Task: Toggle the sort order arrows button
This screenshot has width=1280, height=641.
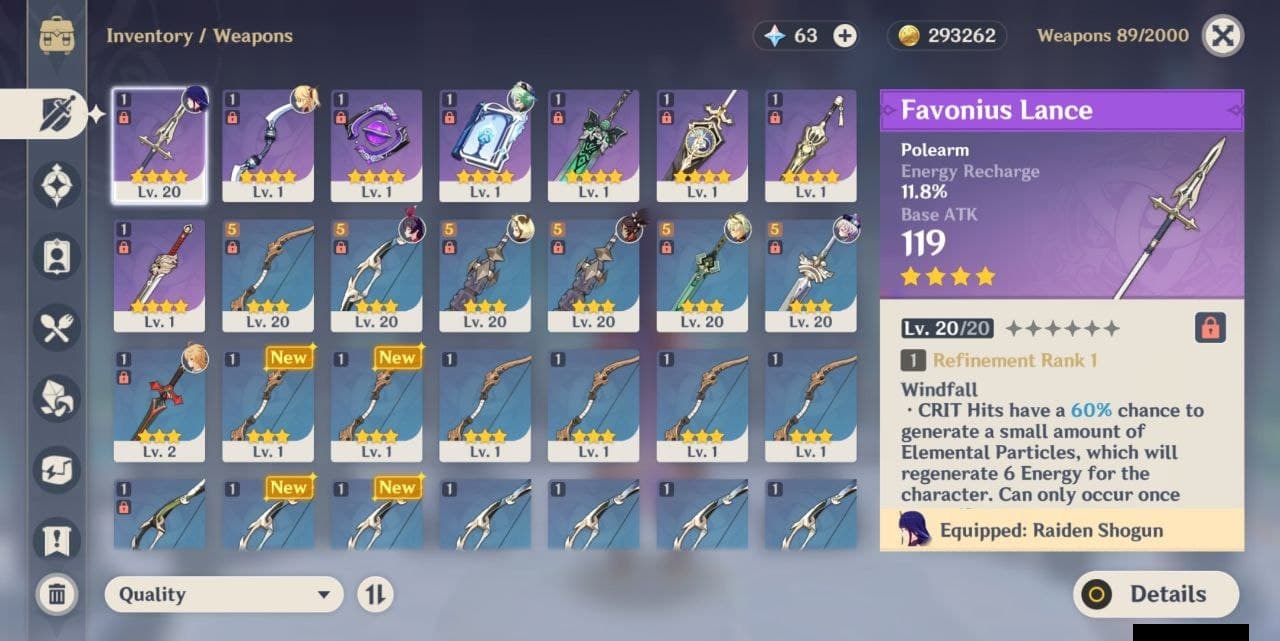Action: (x=375, y=595)
